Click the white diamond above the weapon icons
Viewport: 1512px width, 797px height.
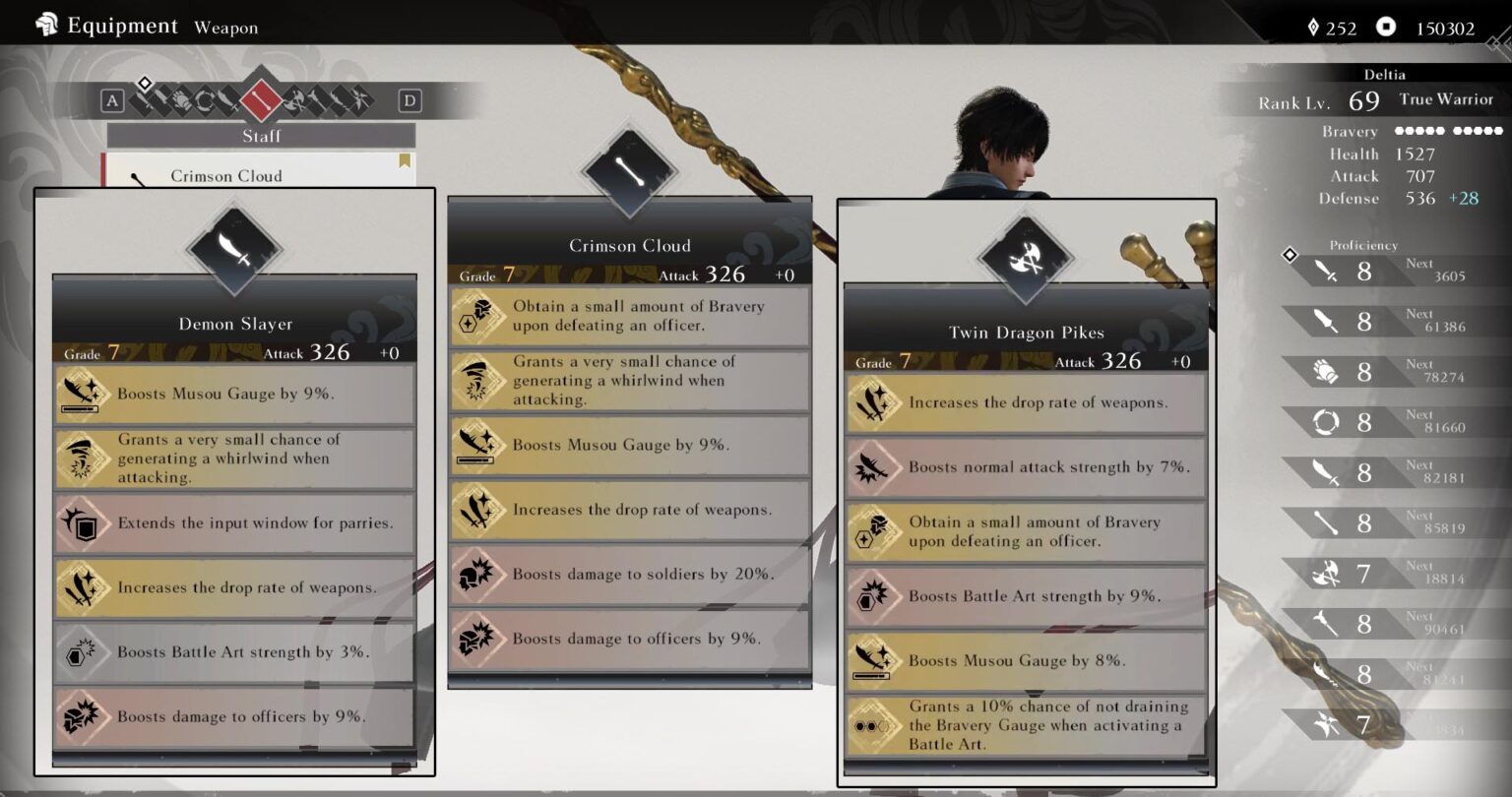[x=145, y=84]
